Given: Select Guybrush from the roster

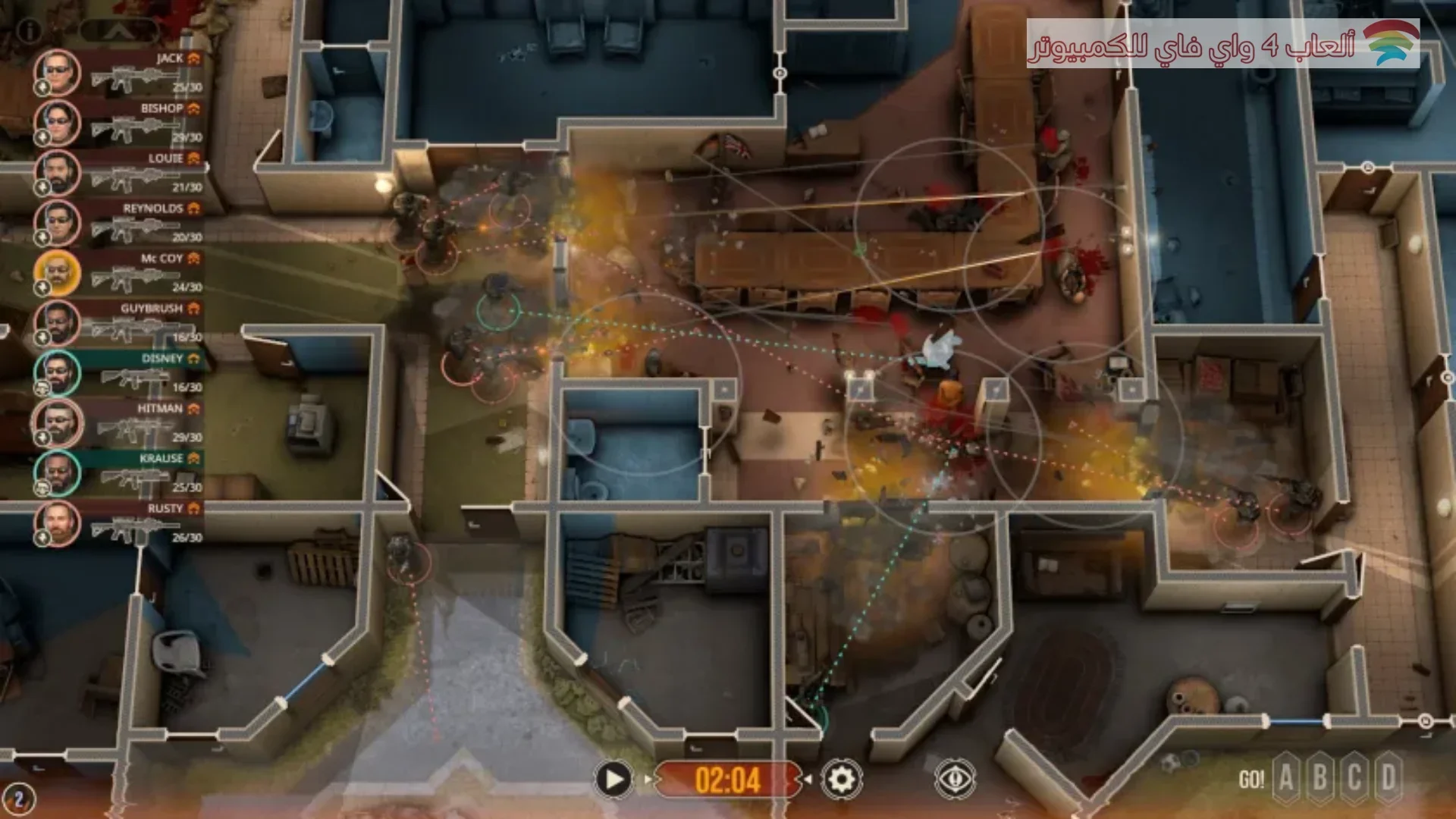Looking at the screenshot, I should [58, 322].
